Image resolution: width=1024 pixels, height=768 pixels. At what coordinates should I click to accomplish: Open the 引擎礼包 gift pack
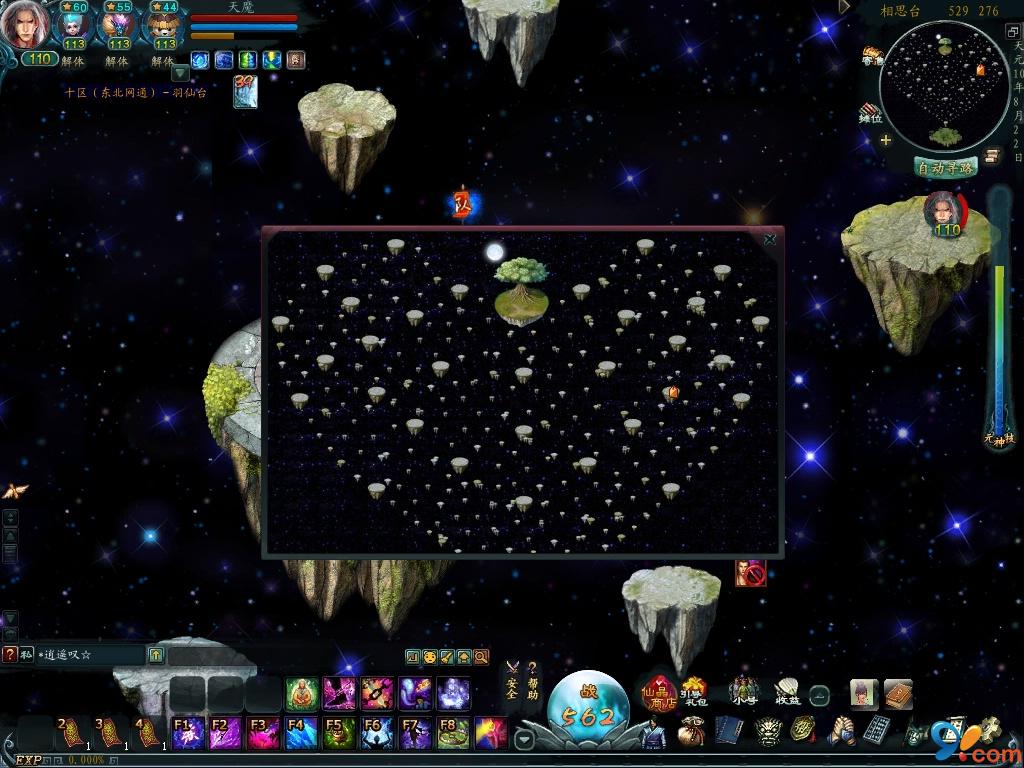pyautogui.click(x=693, y=690)
